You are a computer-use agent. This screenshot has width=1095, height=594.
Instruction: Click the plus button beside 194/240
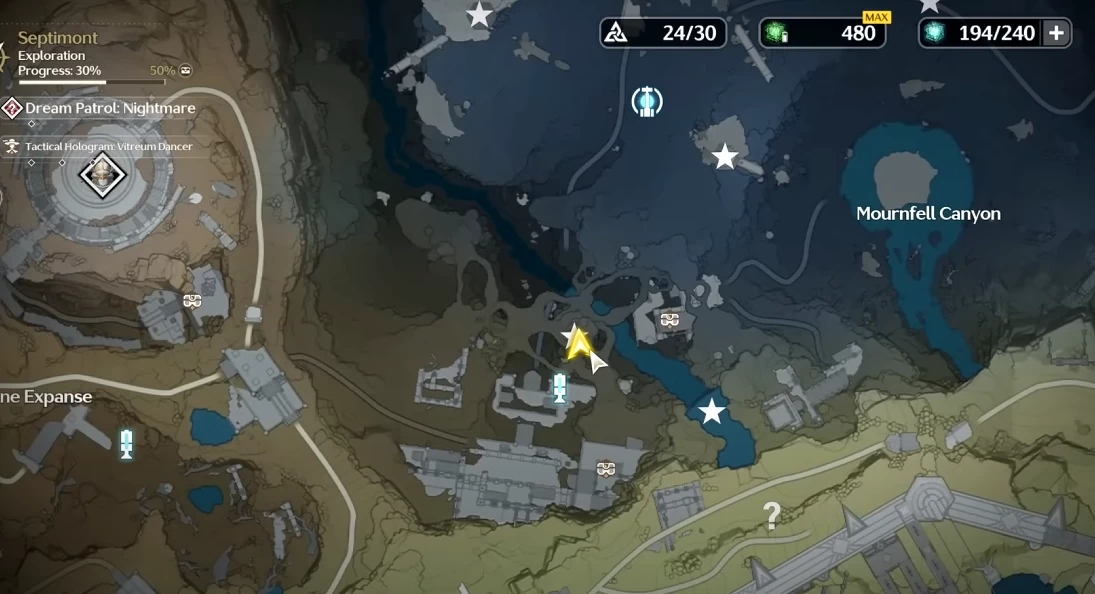(1056, 33)
